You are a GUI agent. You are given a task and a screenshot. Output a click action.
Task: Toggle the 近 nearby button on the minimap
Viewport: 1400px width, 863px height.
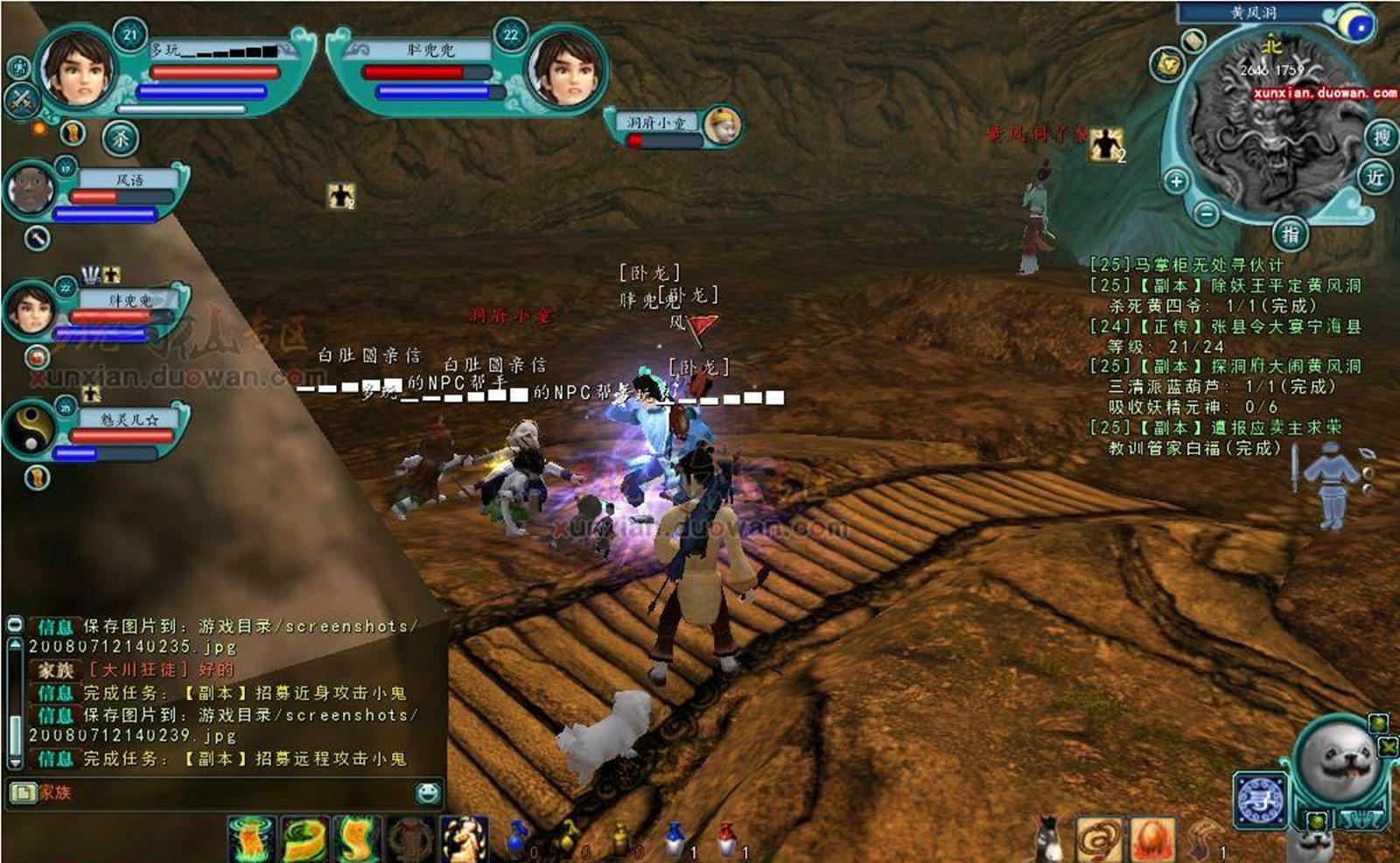pyautogui.click(x=1375, y=178)
